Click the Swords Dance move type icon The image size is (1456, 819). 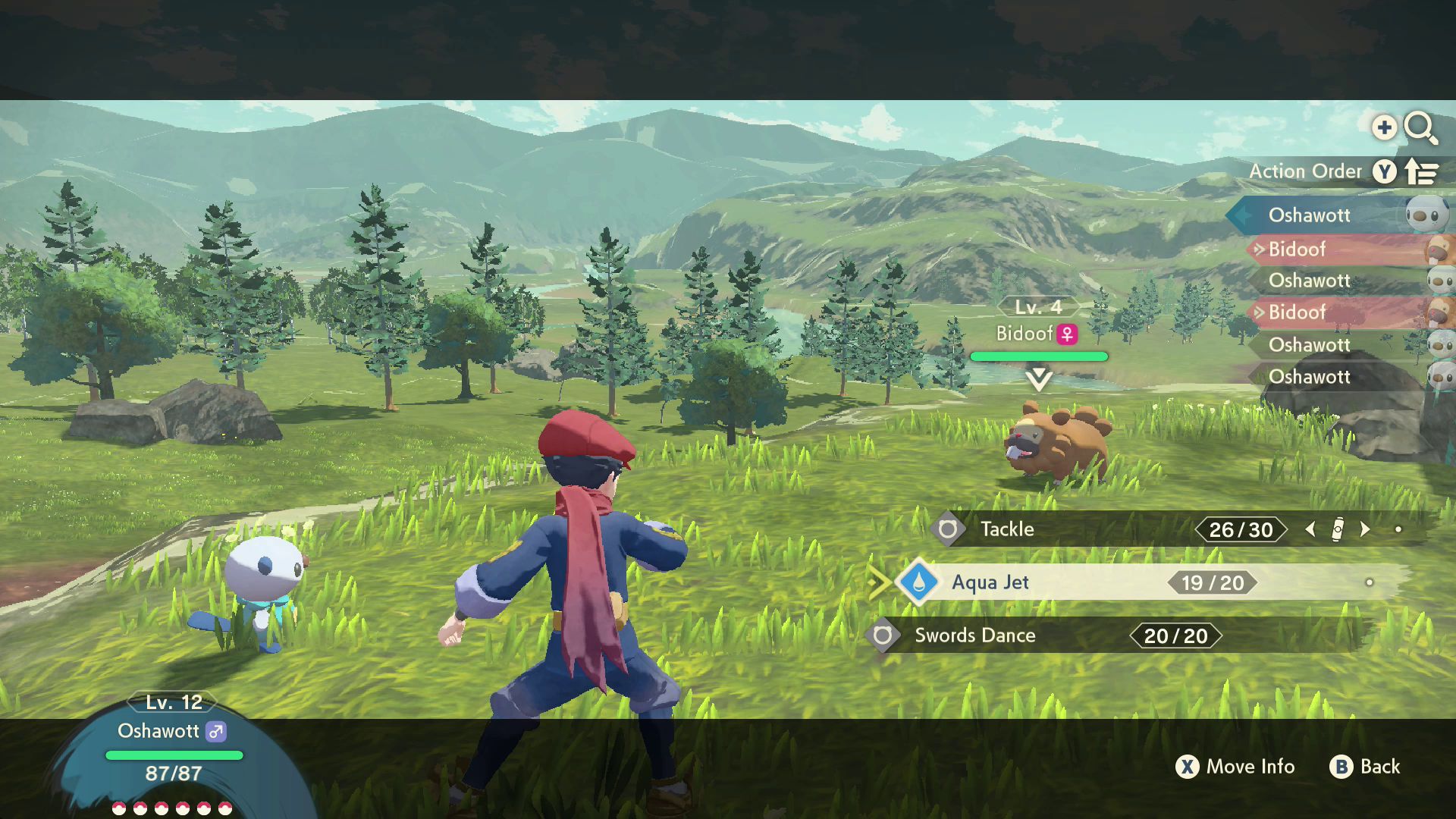tap(882, 636)
